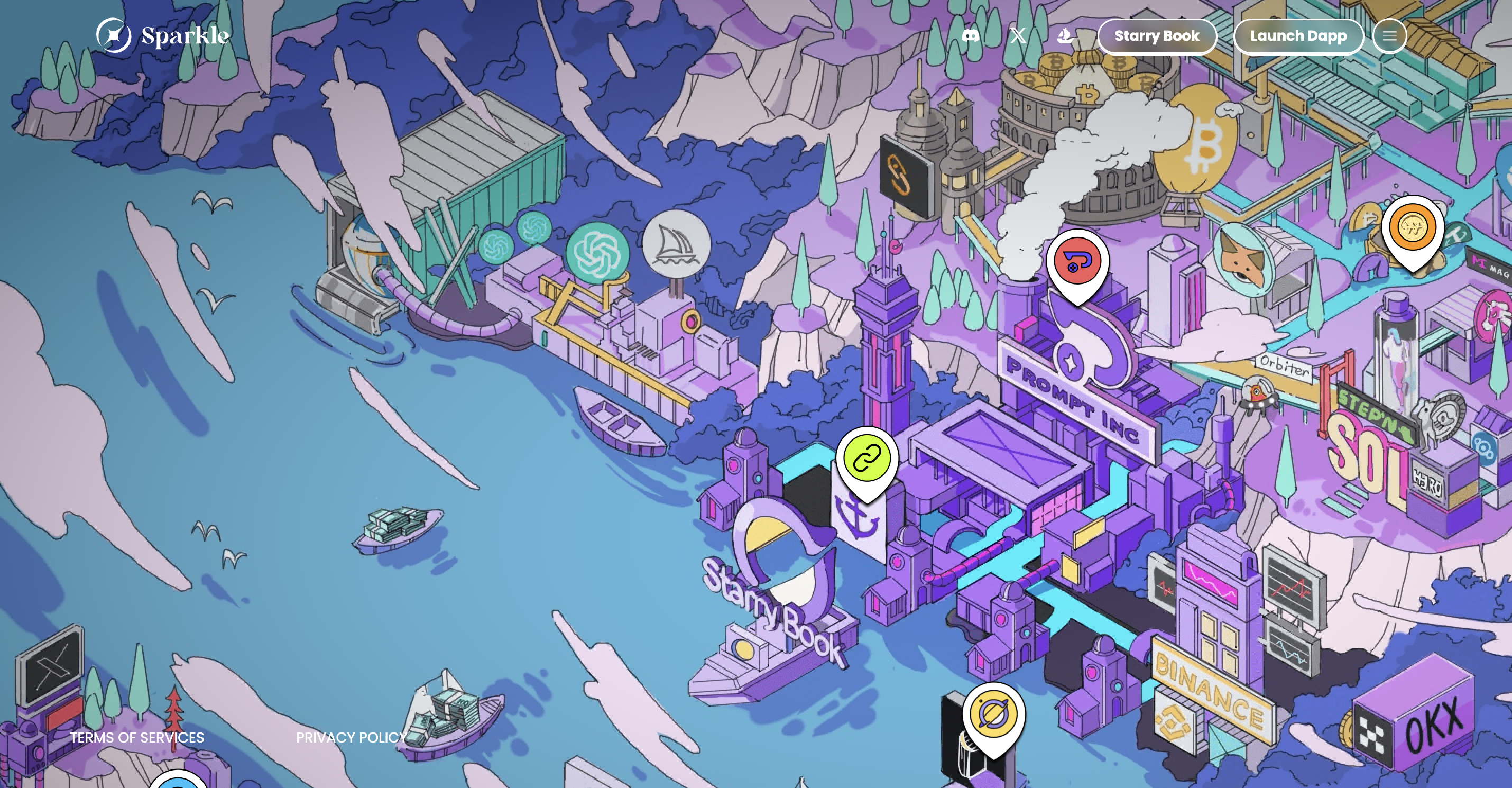Select the green chain-link map pin

point(867,459)
